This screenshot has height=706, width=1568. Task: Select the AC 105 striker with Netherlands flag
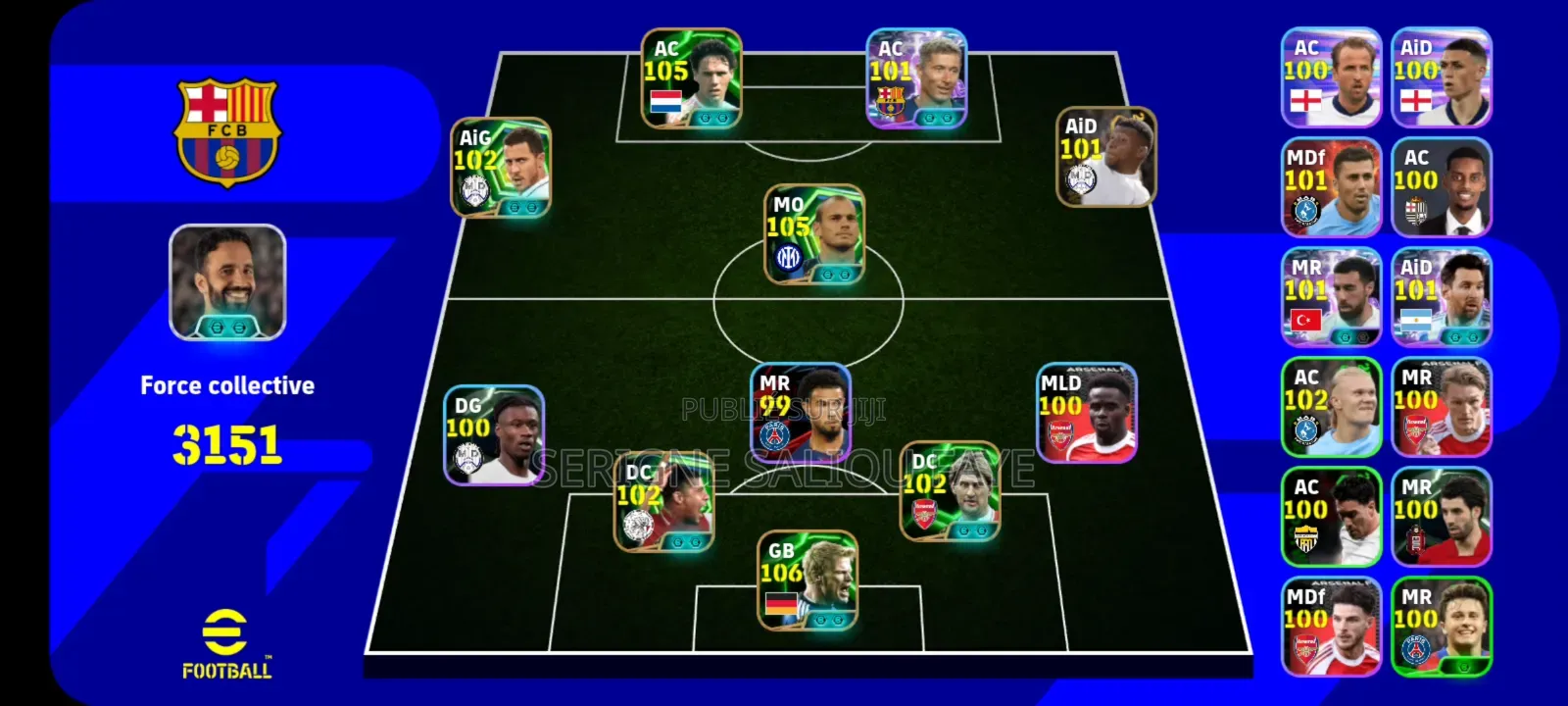[x=692, y=78]
